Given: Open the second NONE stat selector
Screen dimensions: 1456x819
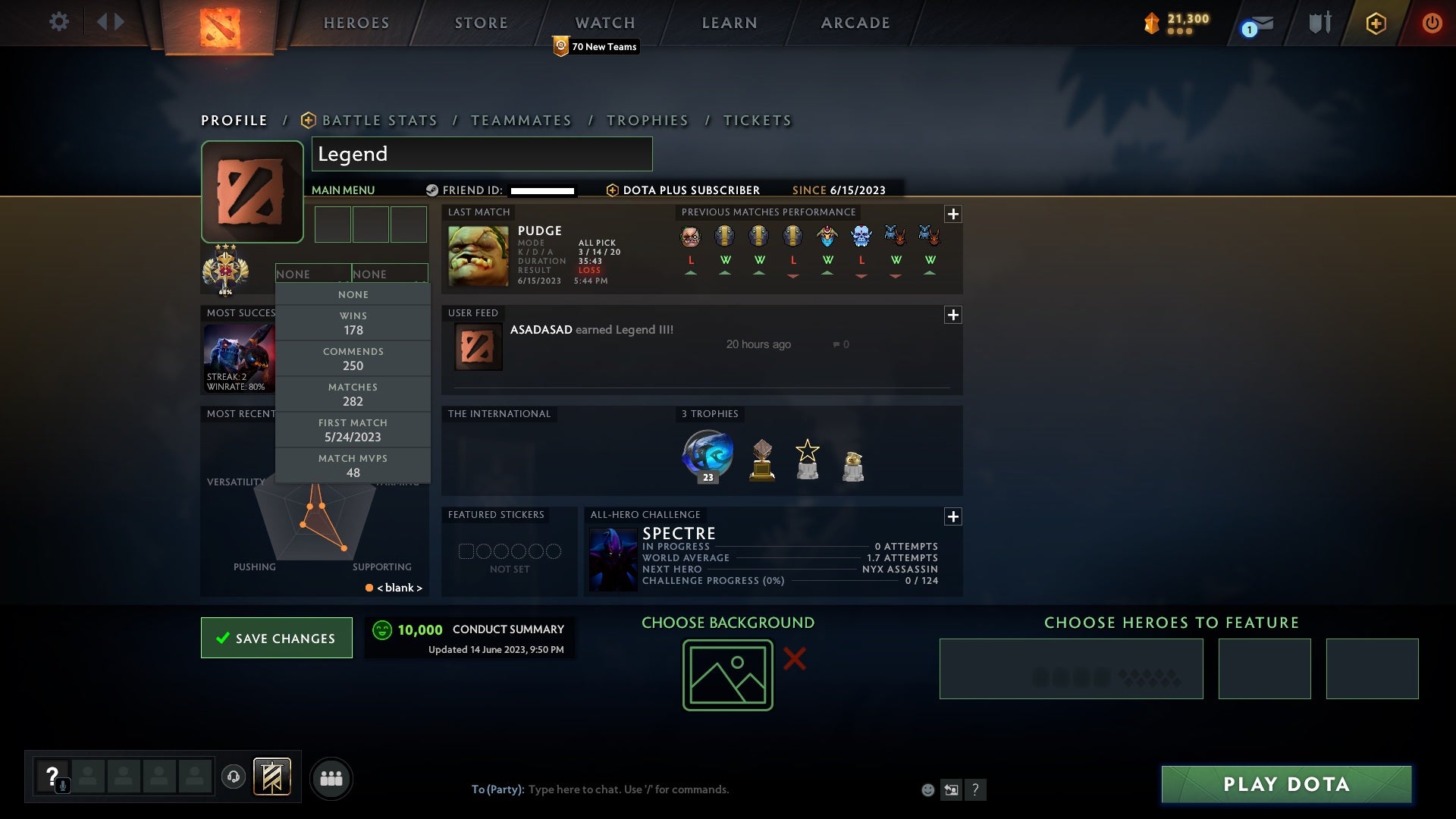Looking at the screenshot, I should click(391, 274).
